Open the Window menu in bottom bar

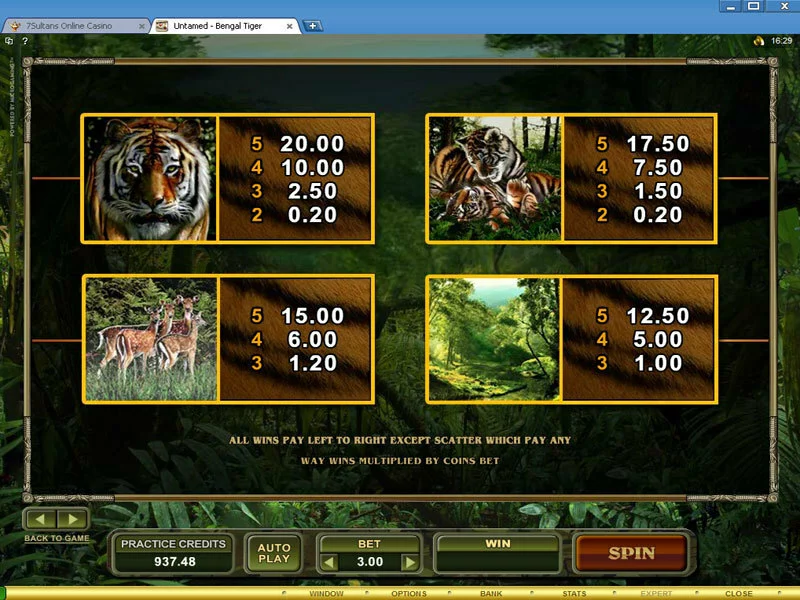point(326,594)
